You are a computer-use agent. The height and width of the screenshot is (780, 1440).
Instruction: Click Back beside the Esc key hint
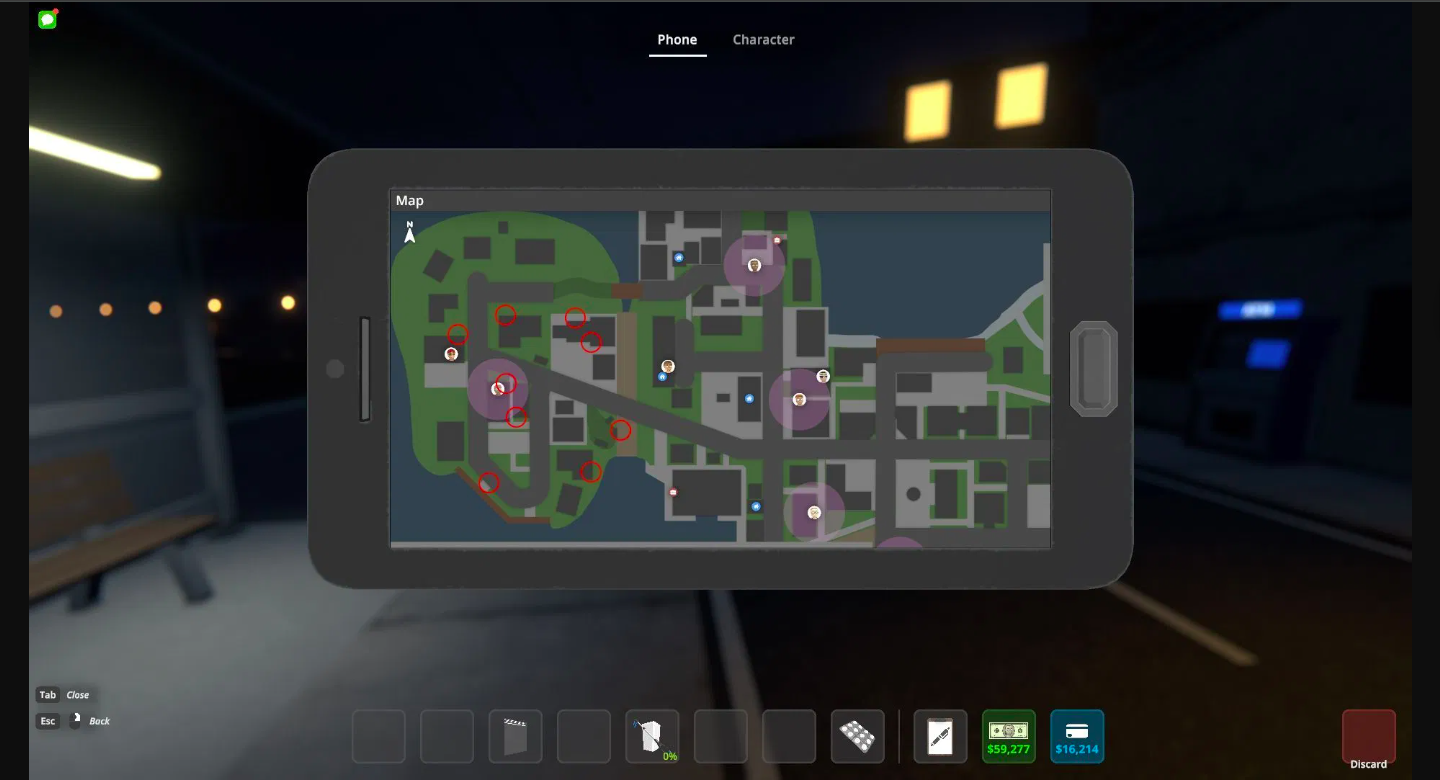[x=100, y=721]
